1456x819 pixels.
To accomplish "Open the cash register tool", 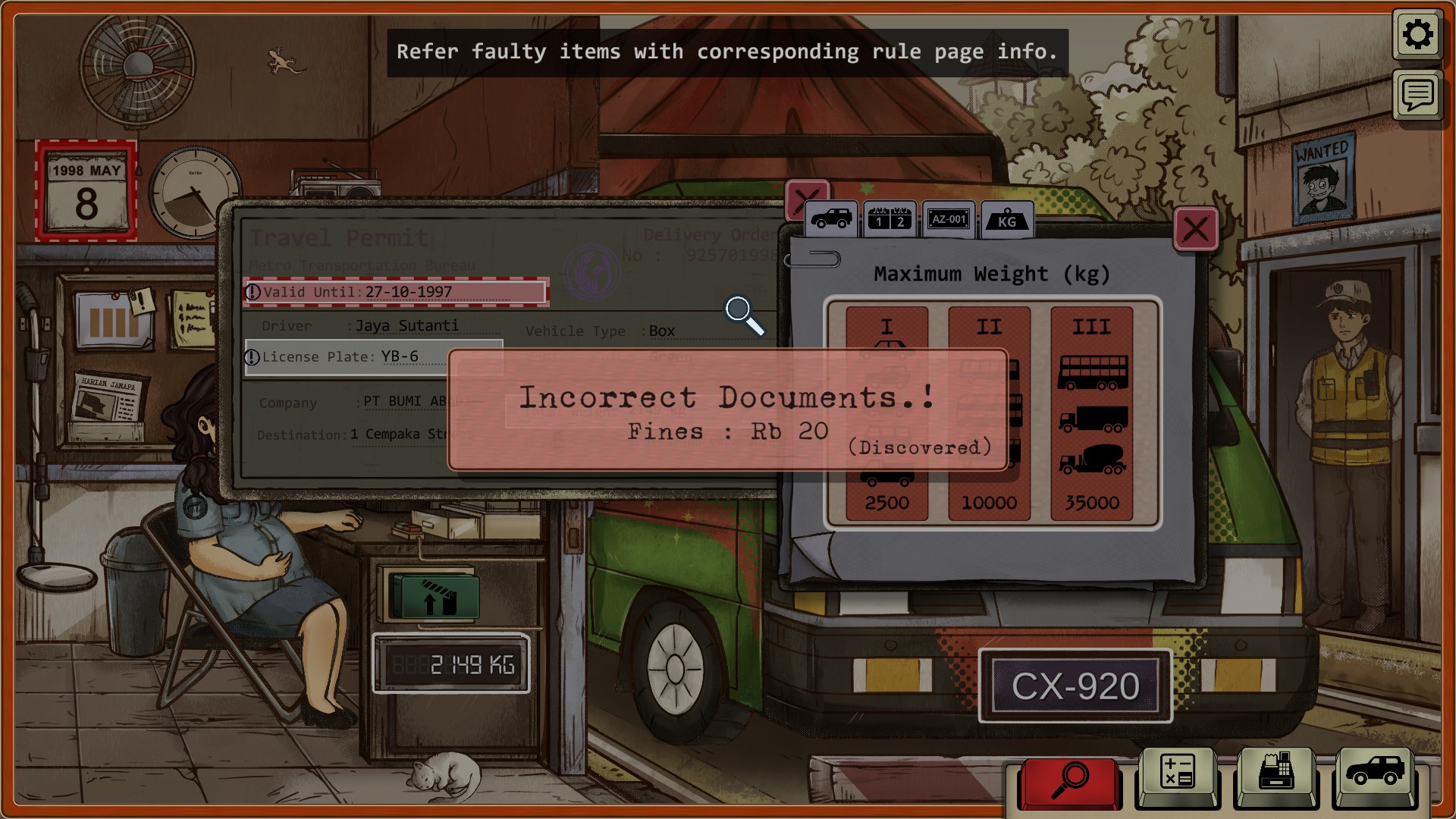I will click(1276, 773).
